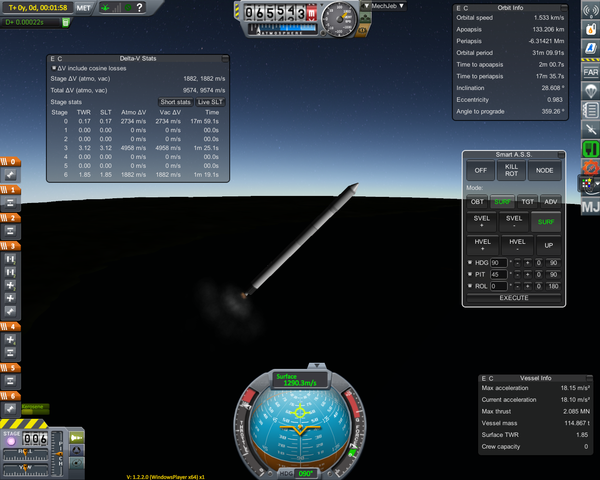Viewport: 600px width, 480px height.
Task: Select the NODE attitude button
Action: click(546, 171)
